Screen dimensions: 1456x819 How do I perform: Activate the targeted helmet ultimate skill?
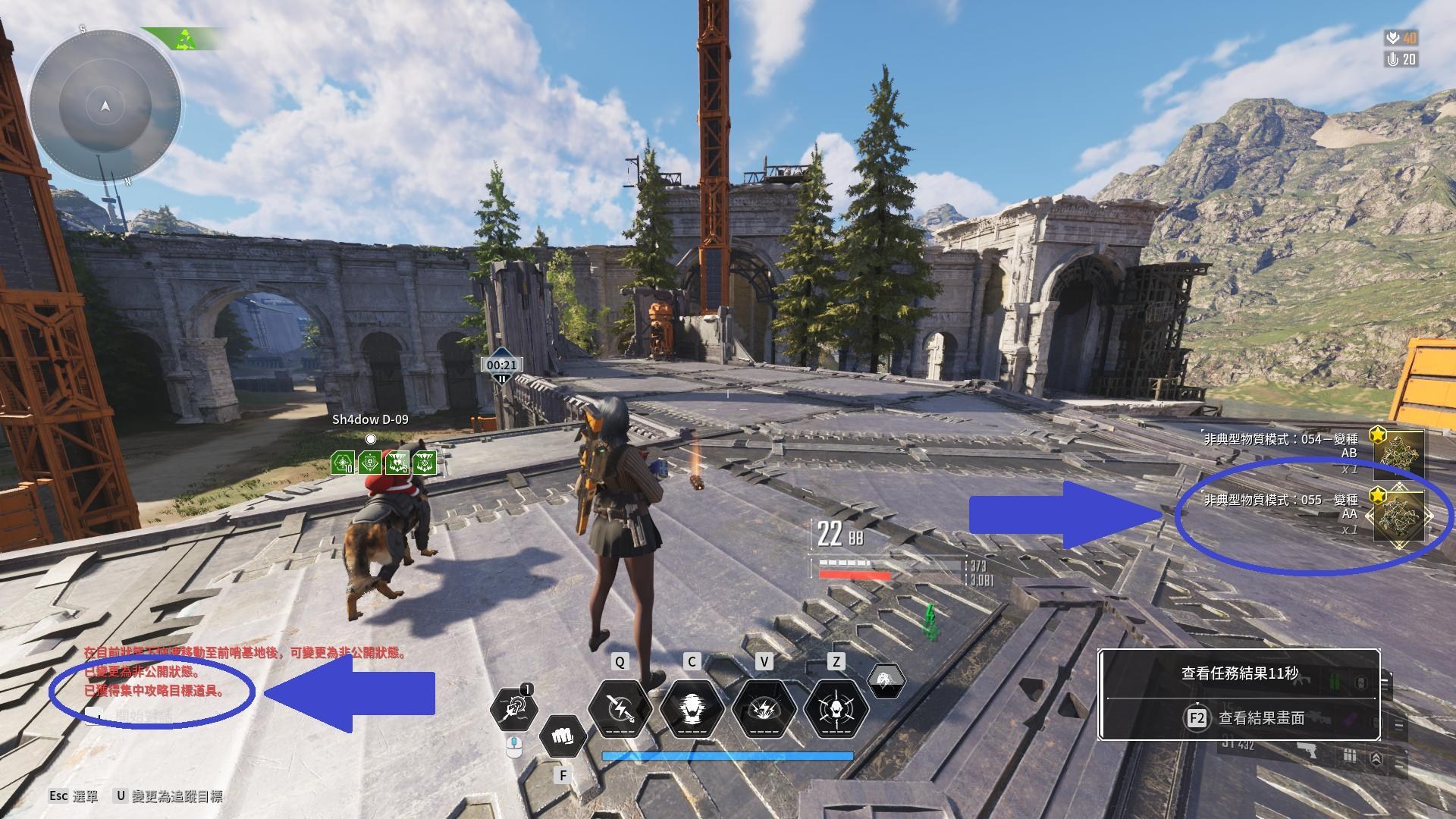coord(835,709)
